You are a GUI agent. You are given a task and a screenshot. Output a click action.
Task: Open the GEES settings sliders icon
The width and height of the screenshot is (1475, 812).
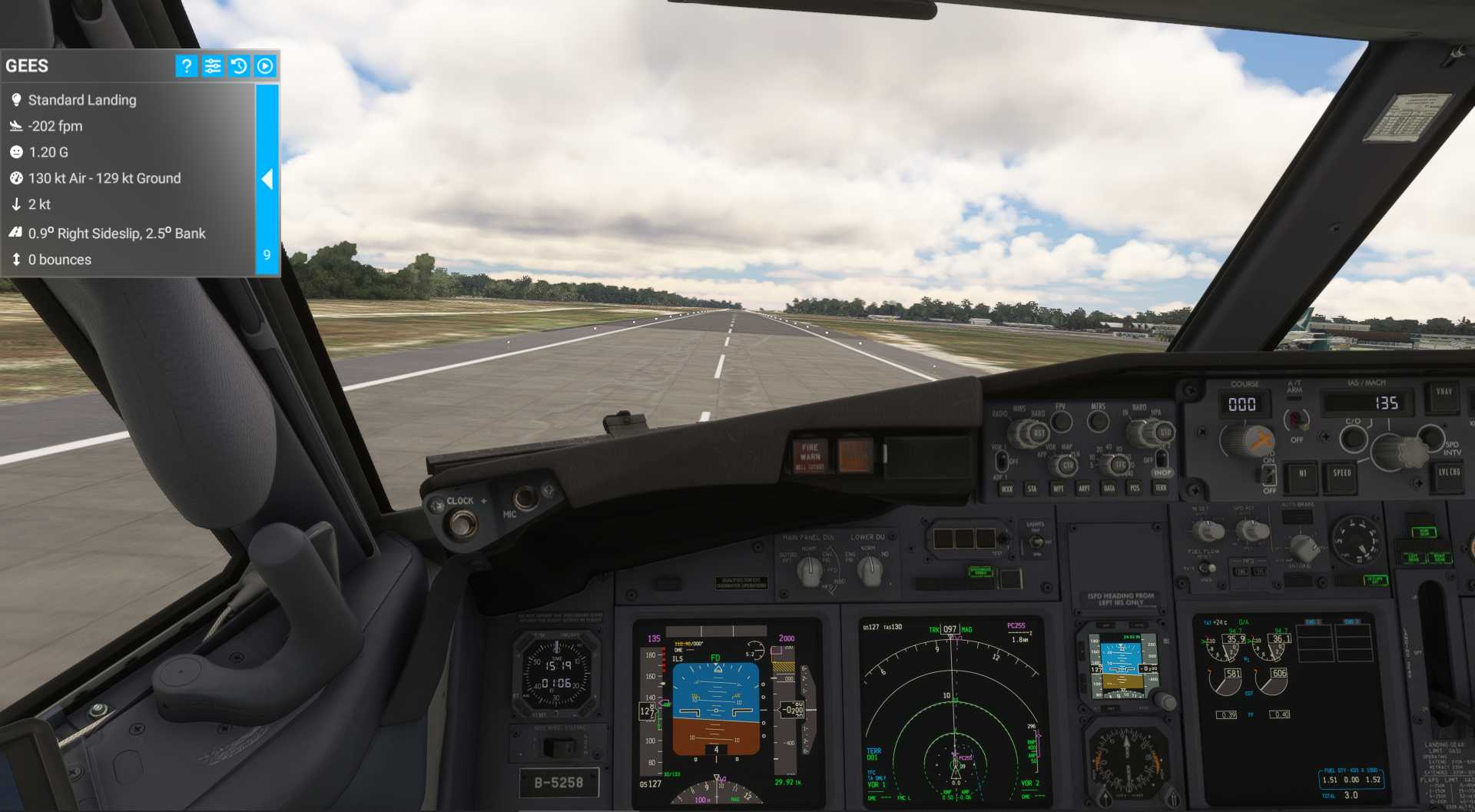click(x=213, y=66)
